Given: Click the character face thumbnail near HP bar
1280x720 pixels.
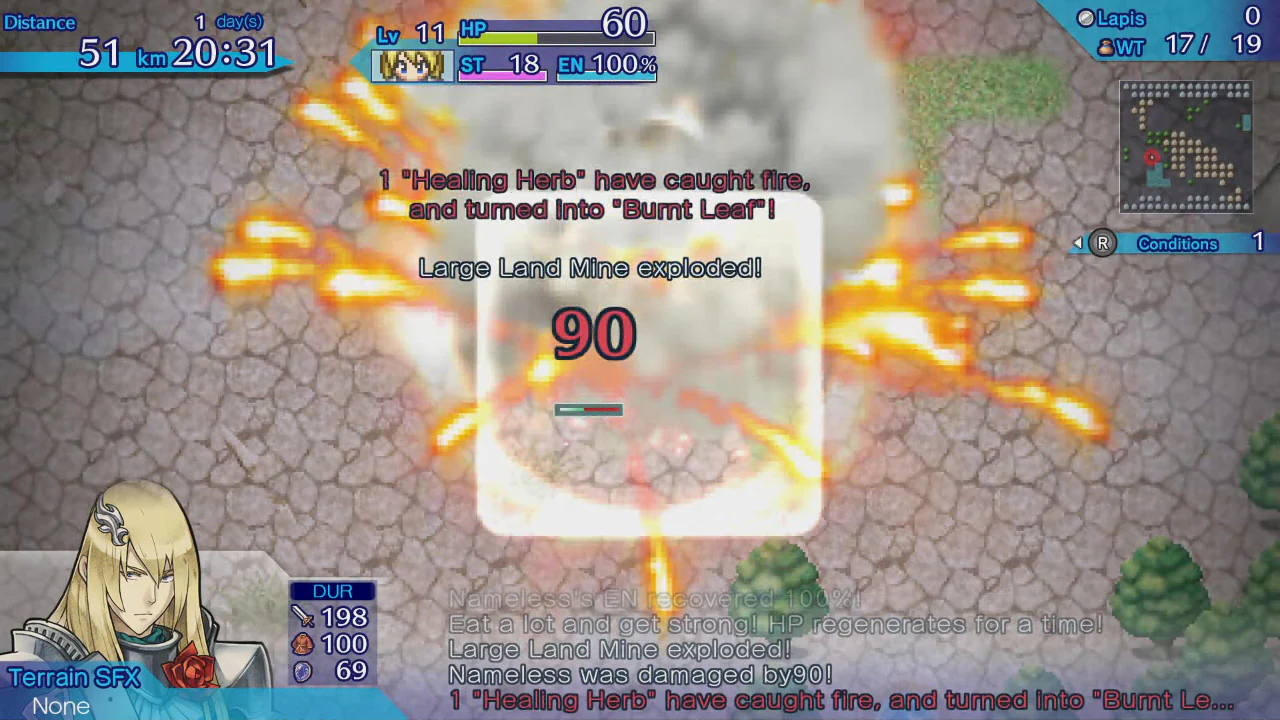Looking at the screenshot, I should coord(410,64).
